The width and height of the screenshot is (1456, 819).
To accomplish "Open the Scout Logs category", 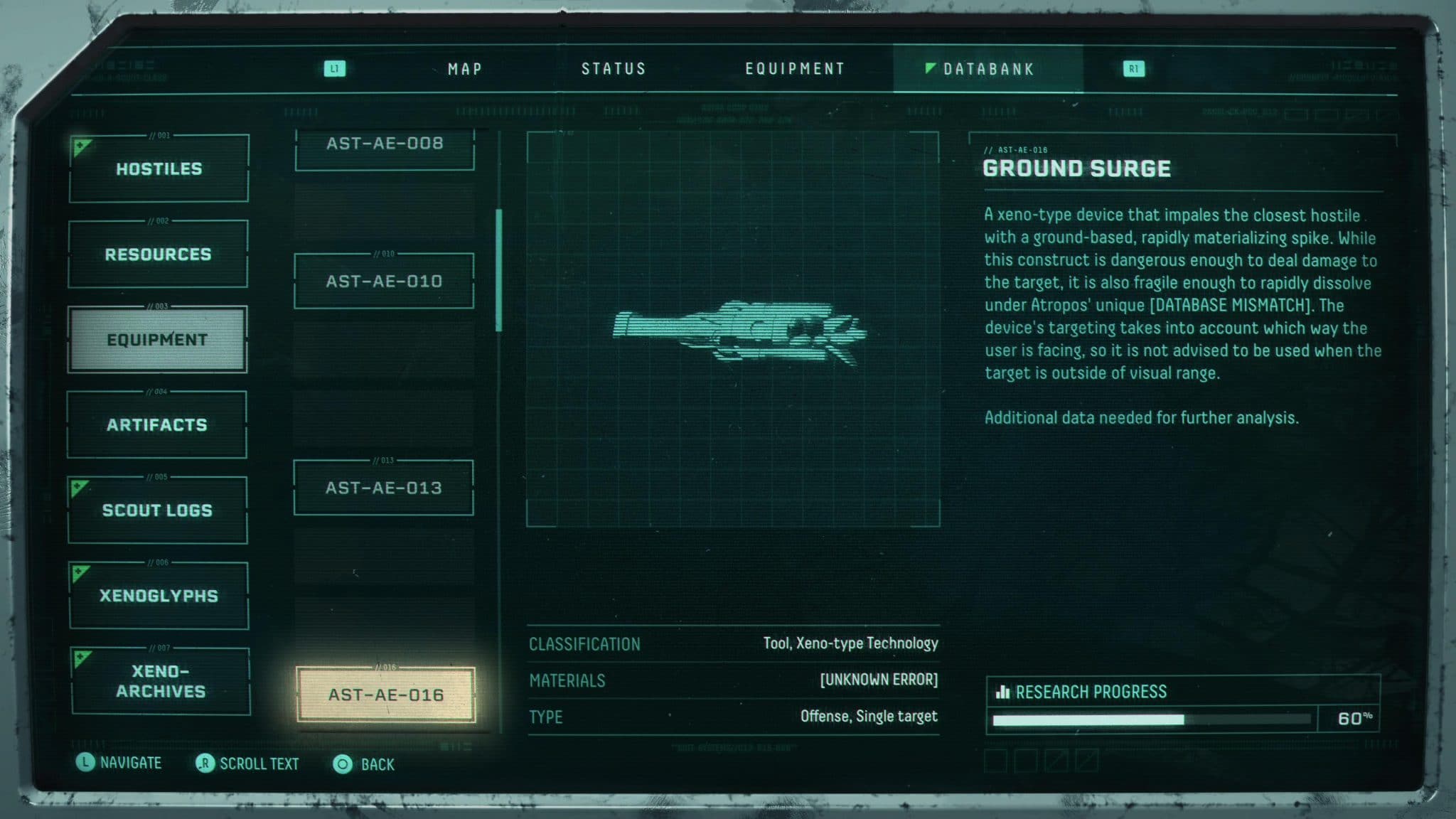I will 157,510.
